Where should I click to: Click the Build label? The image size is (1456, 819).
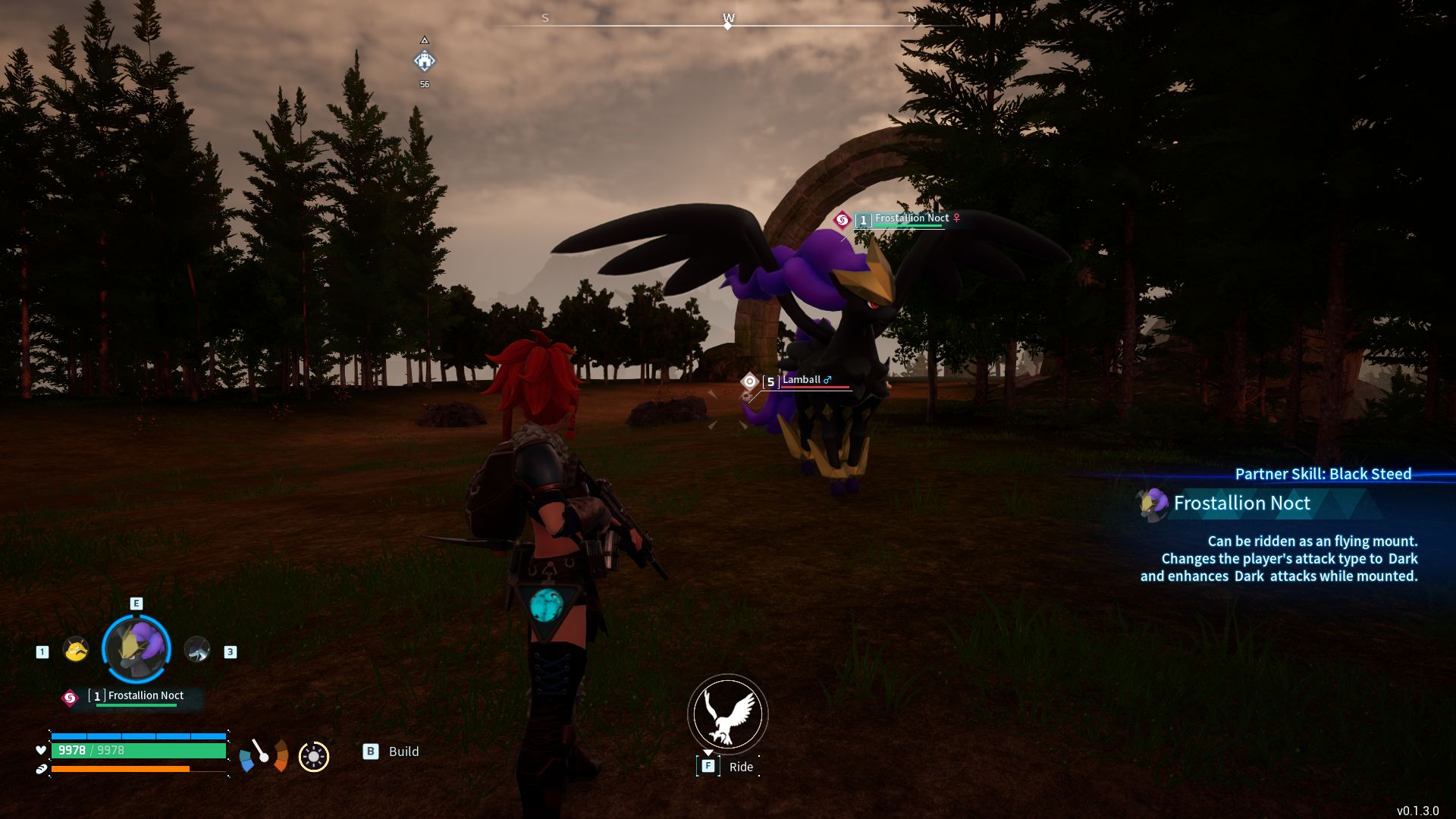pyautogui.click(x=403, y=752)
